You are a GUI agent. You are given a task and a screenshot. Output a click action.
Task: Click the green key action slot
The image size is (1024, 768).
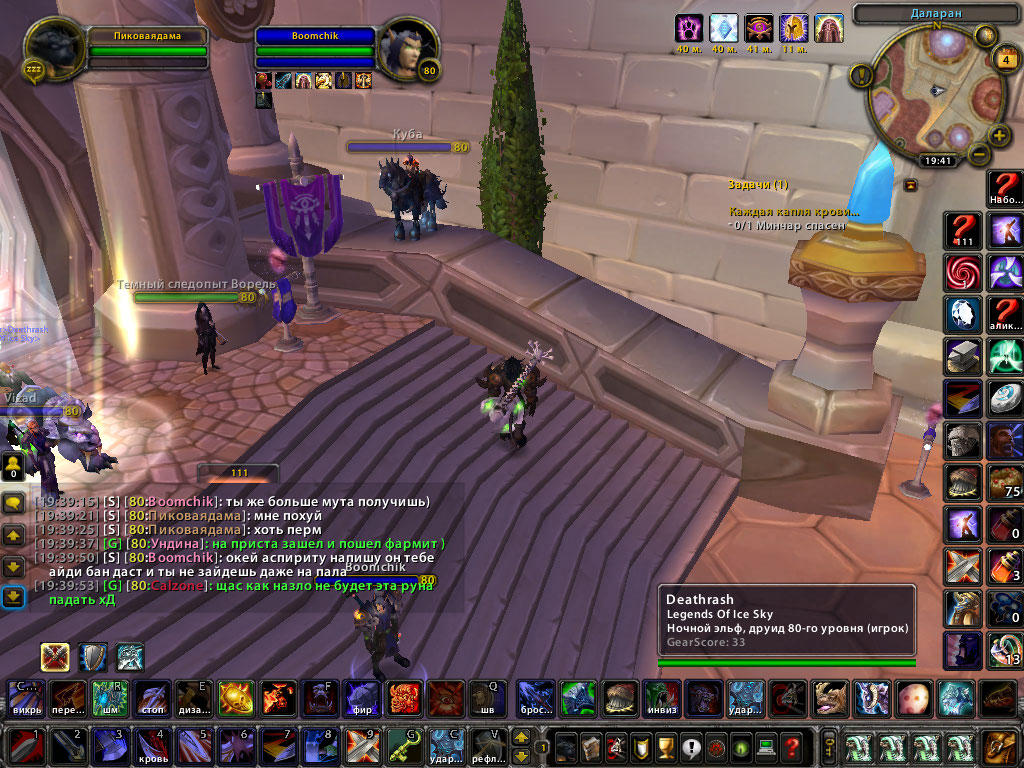pyautogui.click(x=402, y=747)
